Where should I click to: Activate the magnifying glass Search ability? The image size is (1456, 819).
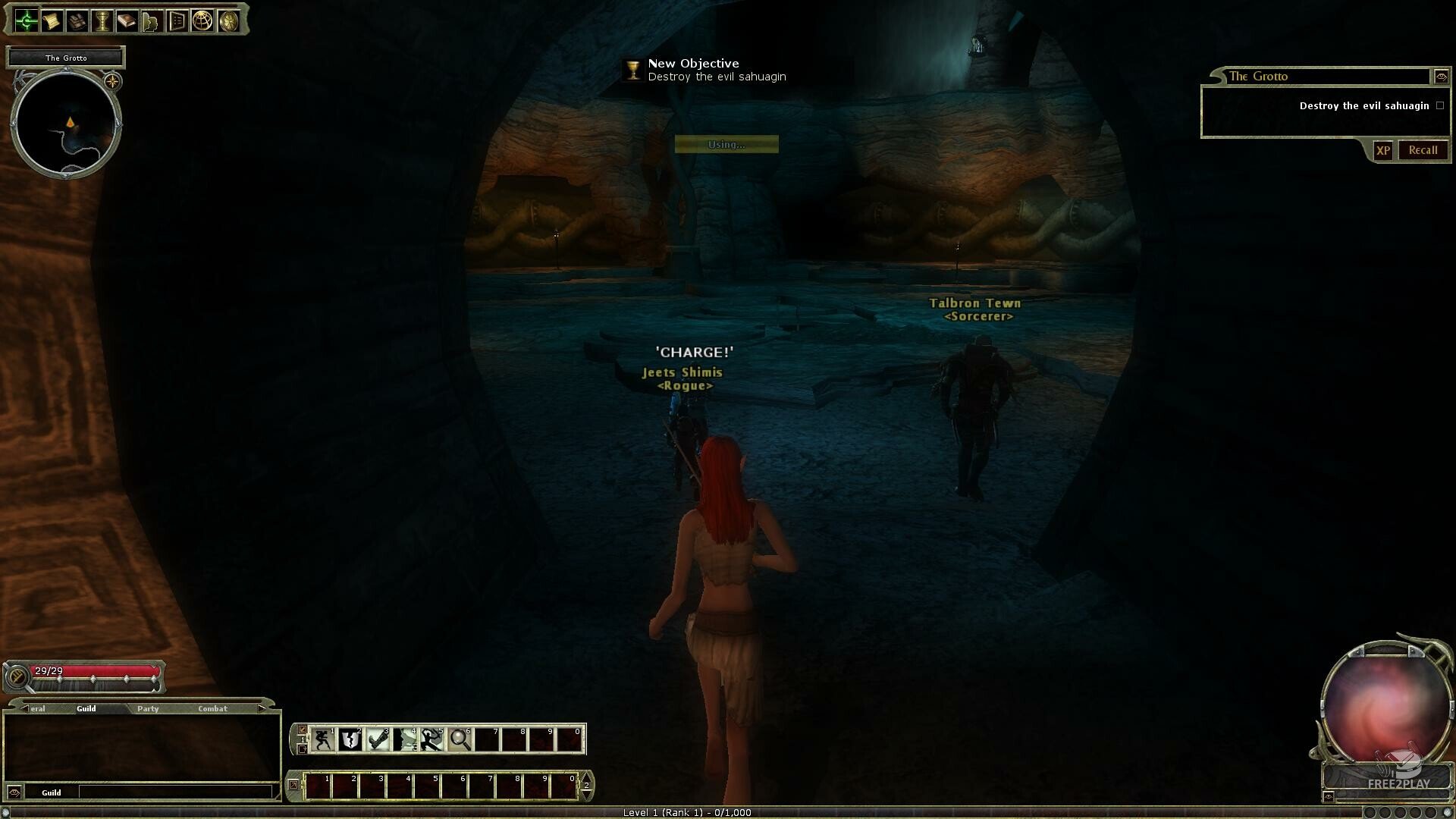(x=460, y=739)
